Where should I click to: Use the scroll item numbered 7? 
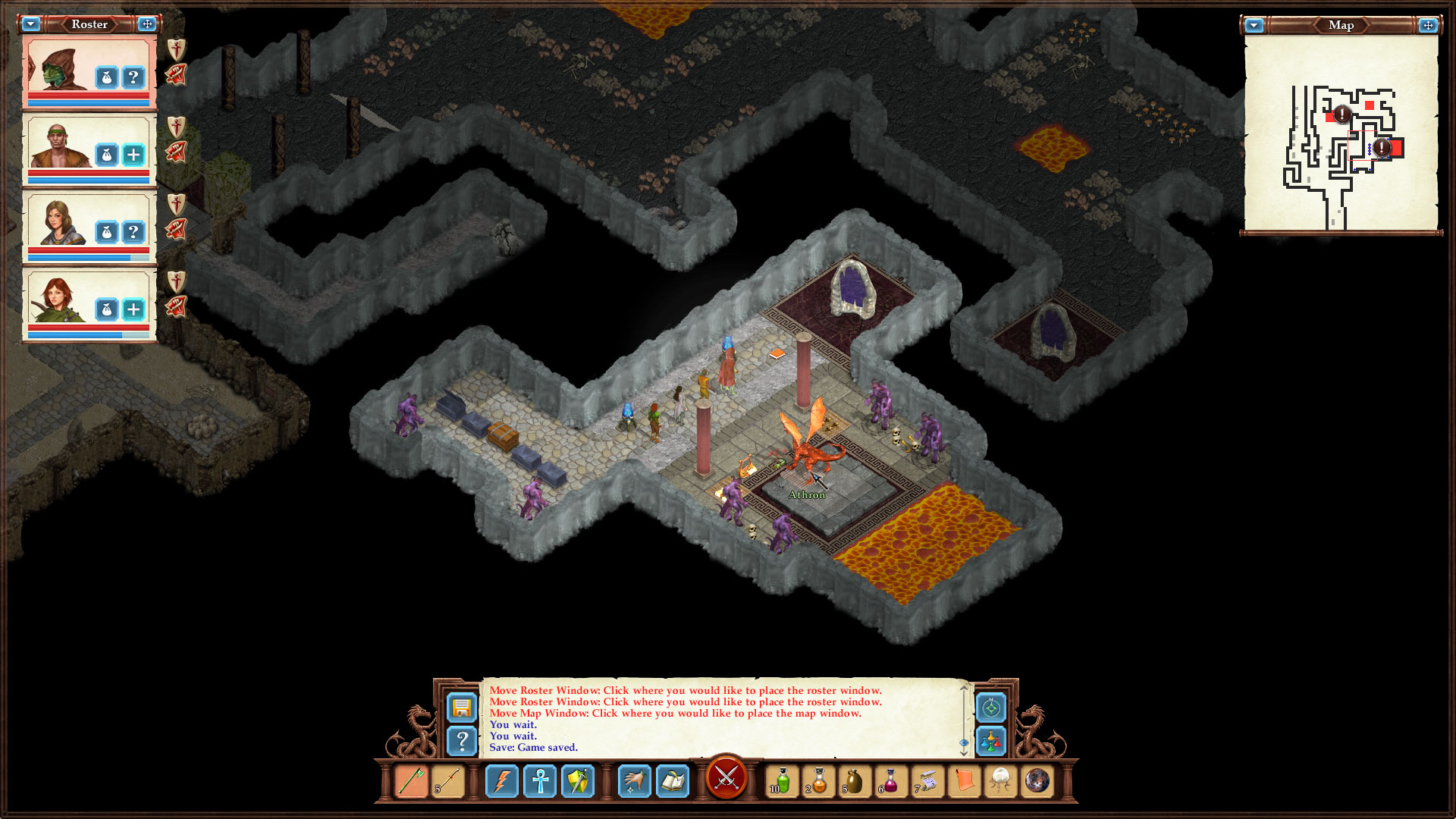click(927, 782)
